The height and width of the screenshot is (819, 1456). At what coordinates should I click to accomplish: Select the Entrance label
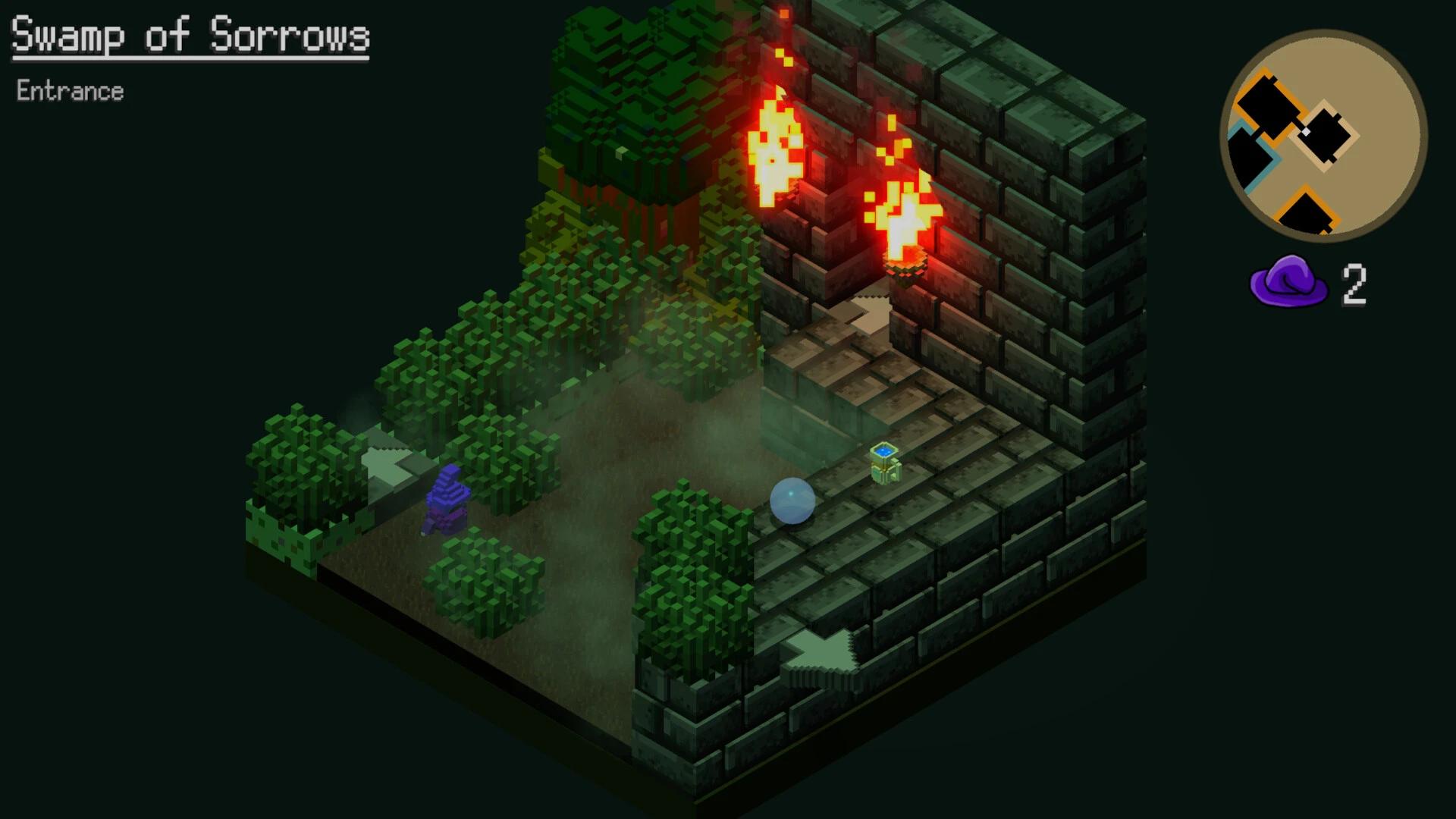[x=70, y=91]
